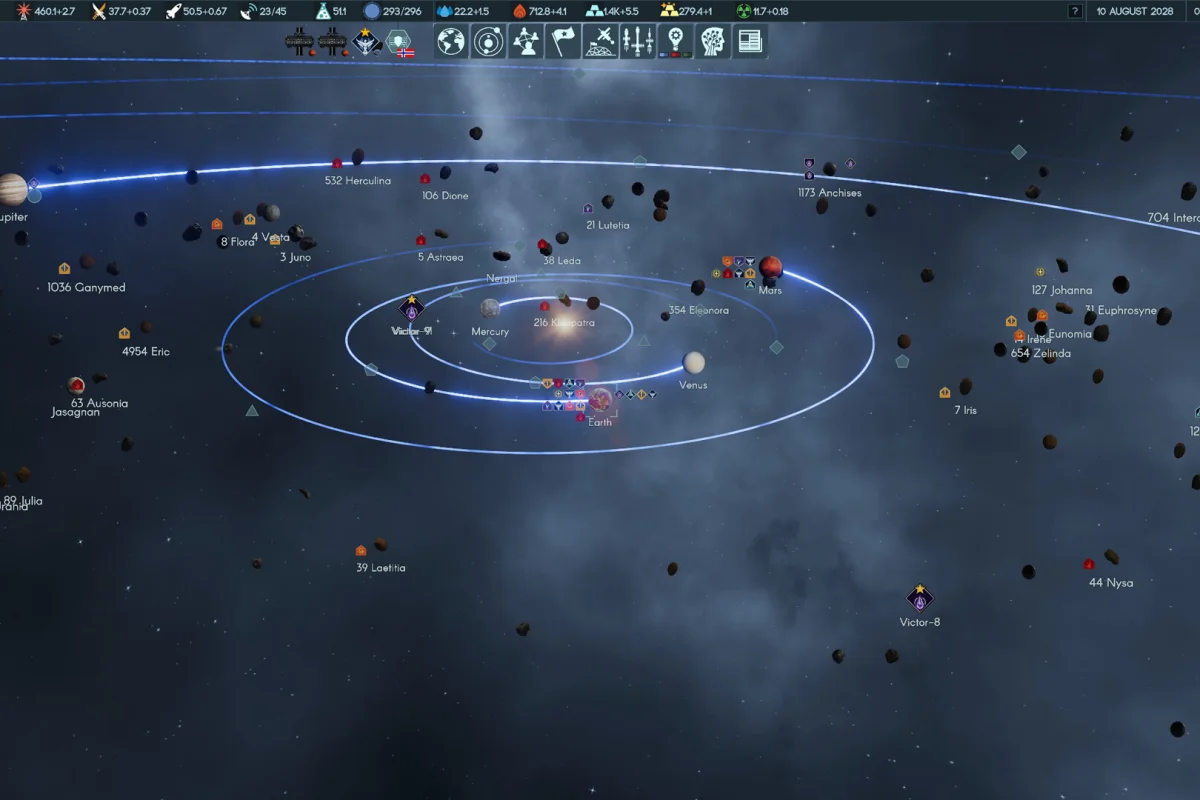Open the research lightbulb panel

(676, 41)
